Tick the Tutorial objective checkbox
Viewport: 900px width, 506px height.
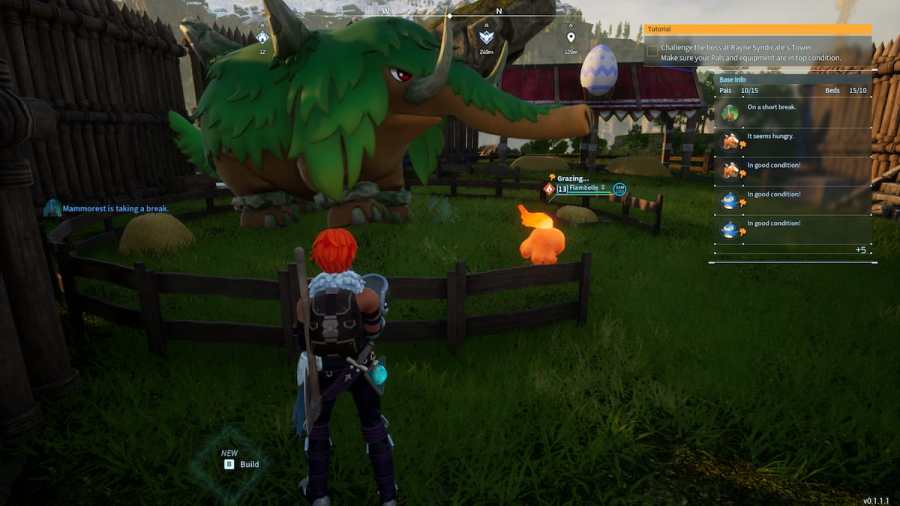(652, 49)
